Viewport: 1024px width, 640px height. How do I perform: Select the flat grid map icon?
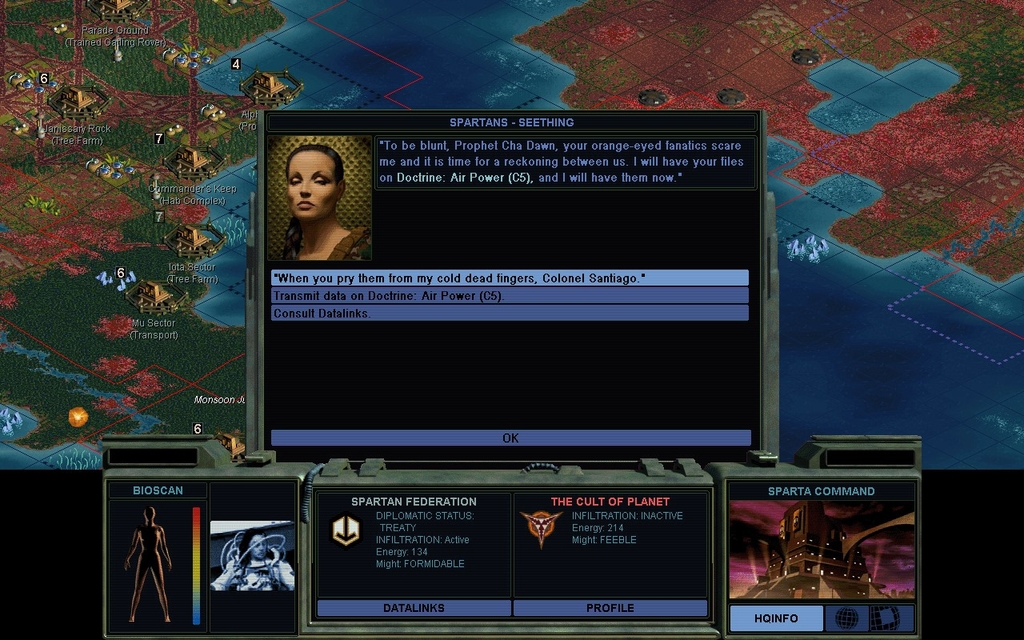884,618
